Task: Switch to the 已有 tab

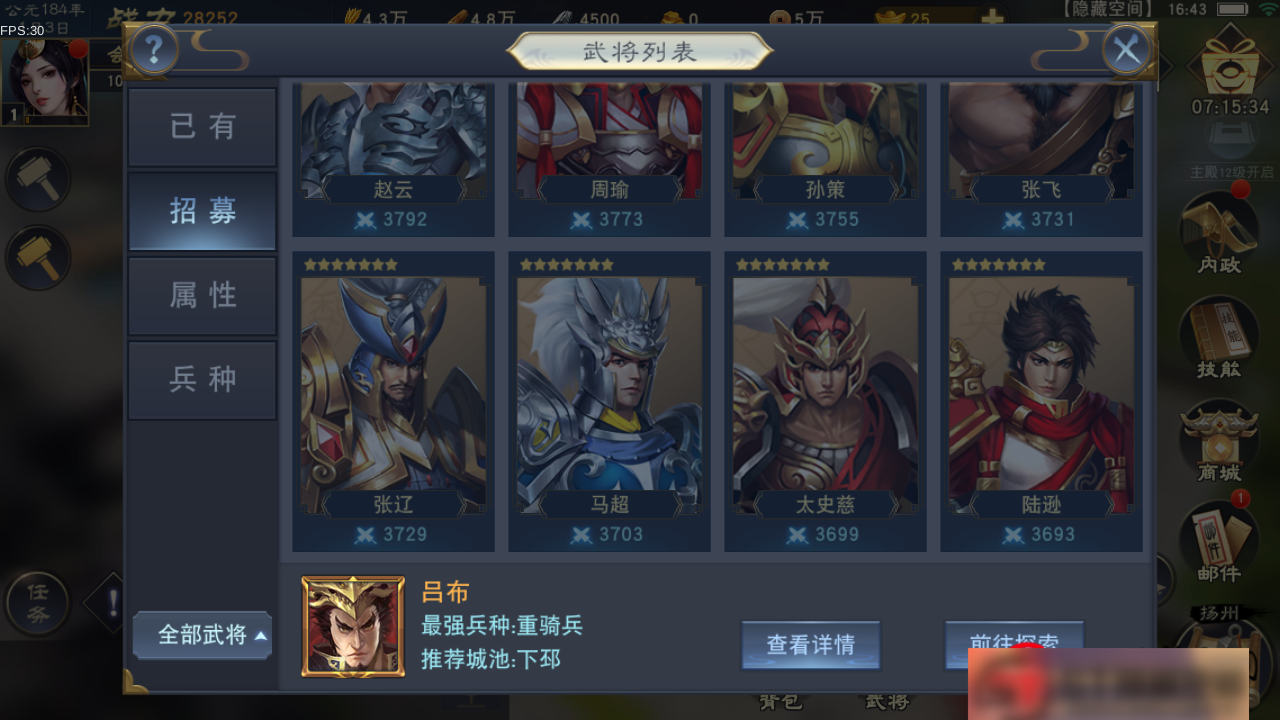Action: pyautogui.click(x=202, y=126)
